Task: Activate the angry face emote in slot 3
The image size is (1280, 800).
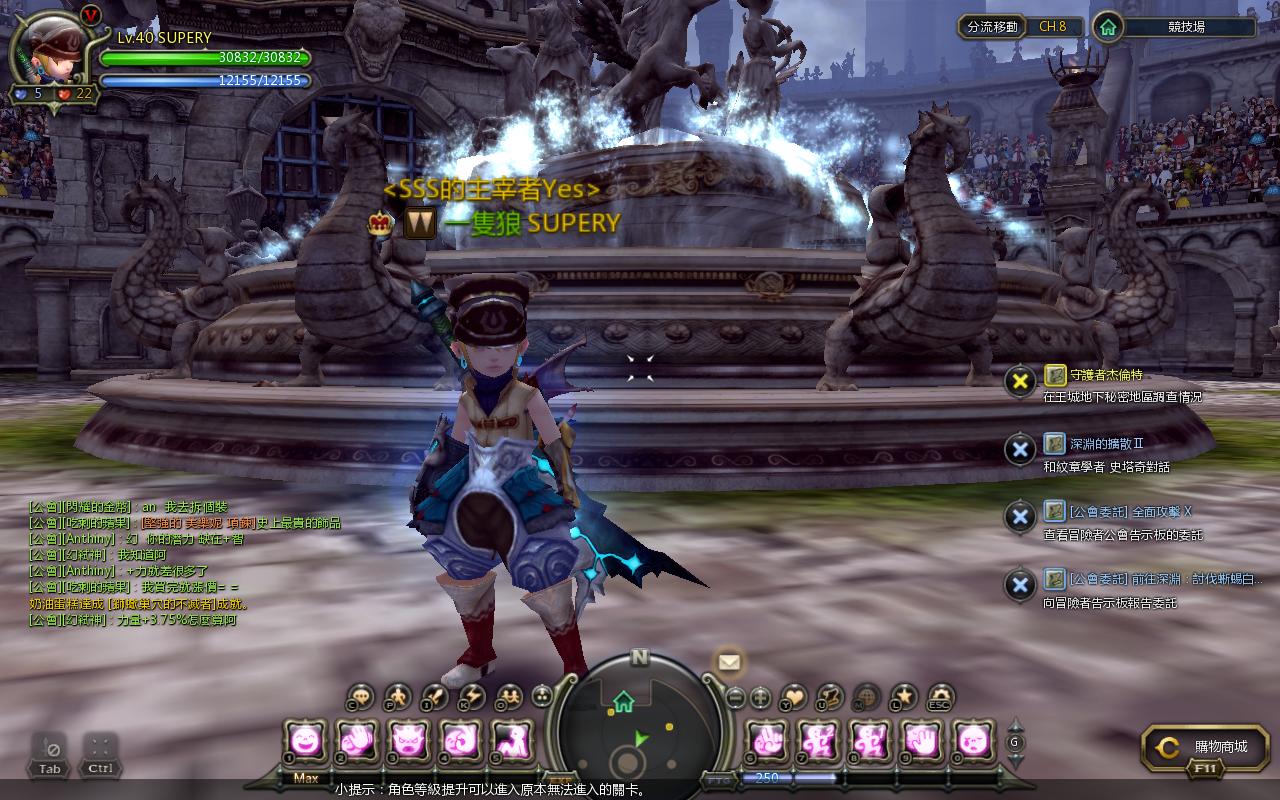Action: (x=409, y=741)
